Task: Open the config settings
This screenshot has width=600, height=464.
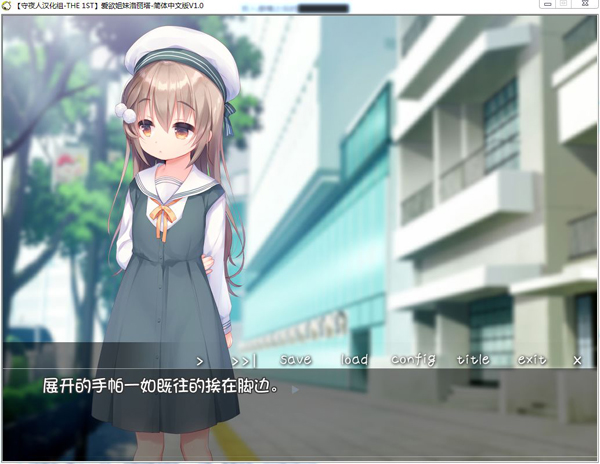Action: click(x=413, y=360)
